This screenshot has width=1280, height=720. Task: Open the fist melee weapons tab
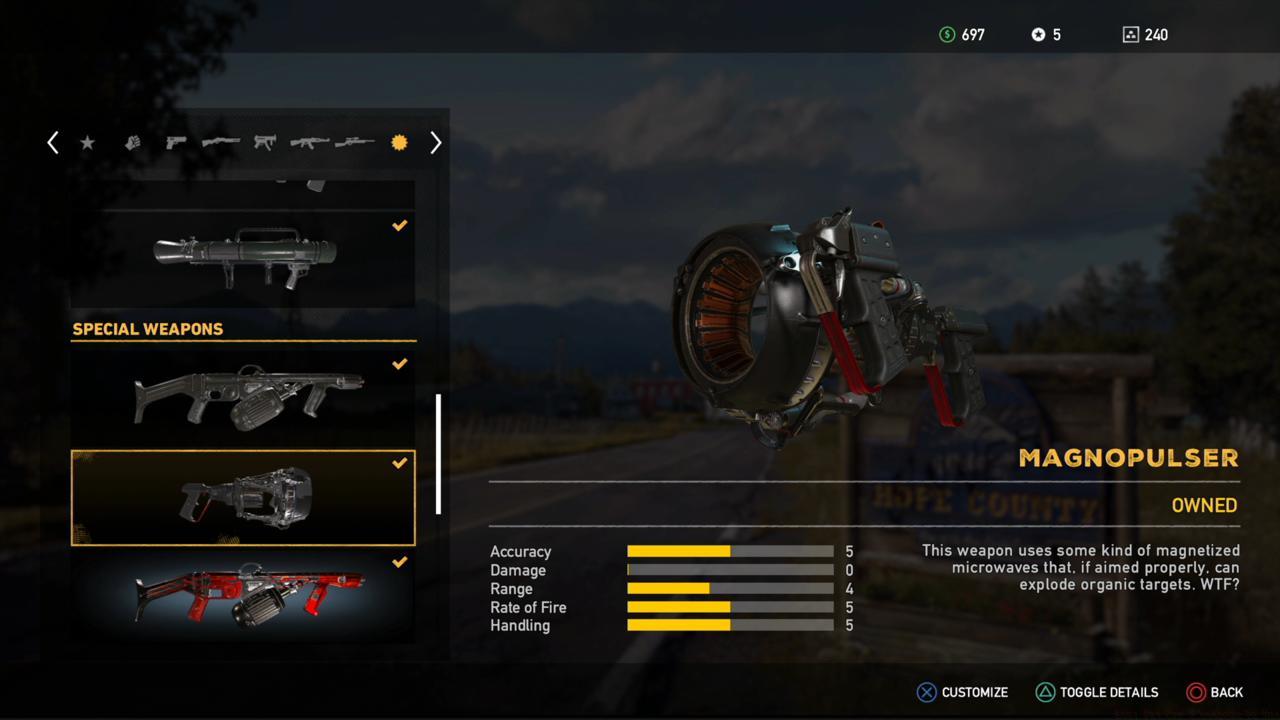point(132,143)
